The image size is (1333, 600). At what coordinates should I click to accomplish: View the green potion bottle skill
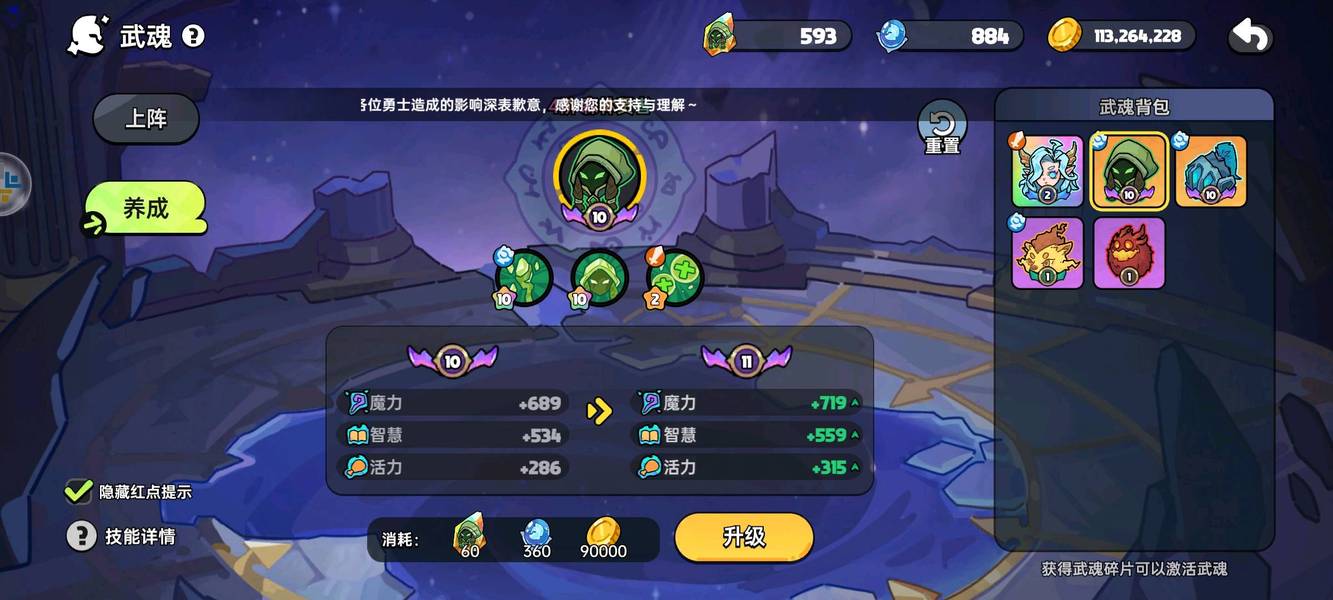pos(524,277)
